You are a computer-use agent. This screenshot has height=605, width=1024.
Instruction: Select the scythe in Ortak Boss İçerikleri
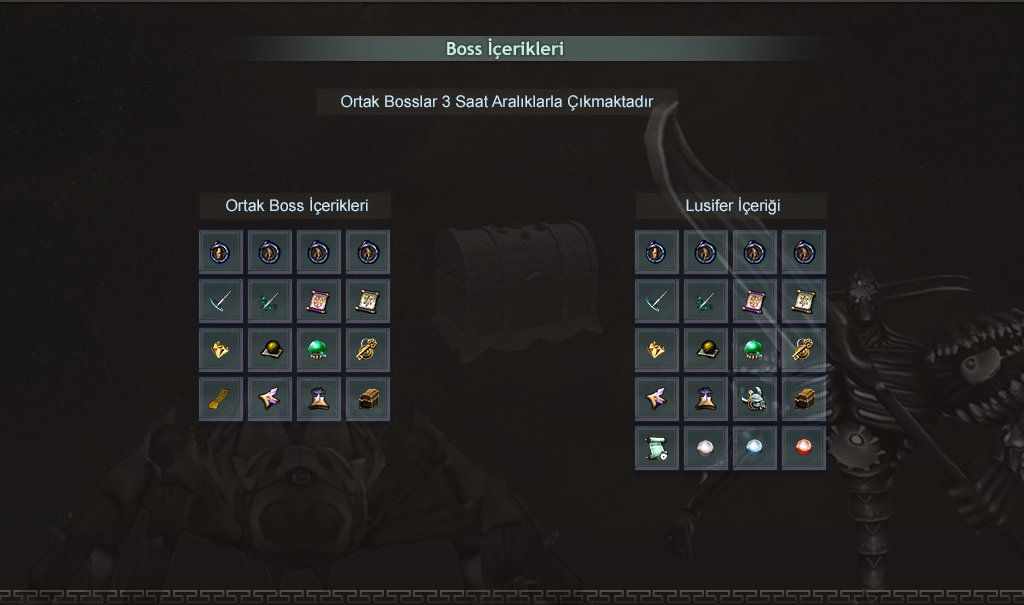[x=221, y=301]
